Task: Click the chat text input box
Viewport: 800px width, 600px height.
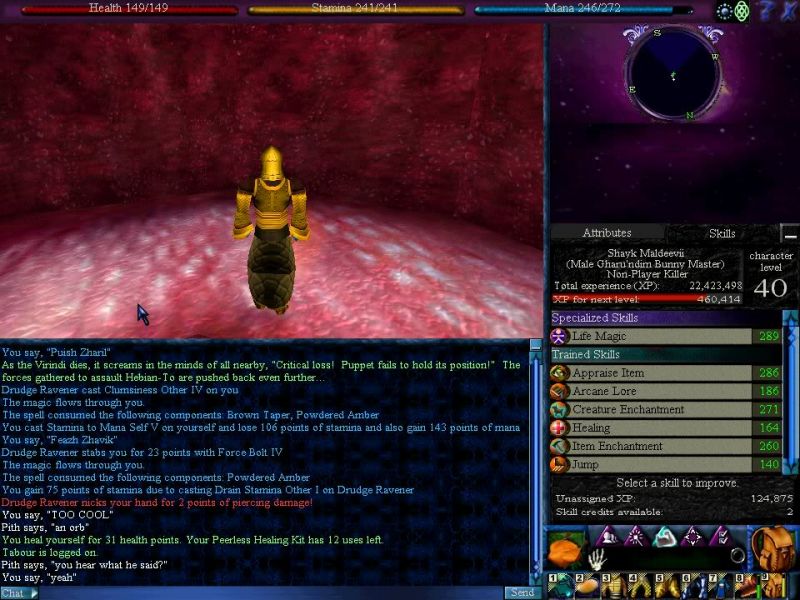Action: 270,592
